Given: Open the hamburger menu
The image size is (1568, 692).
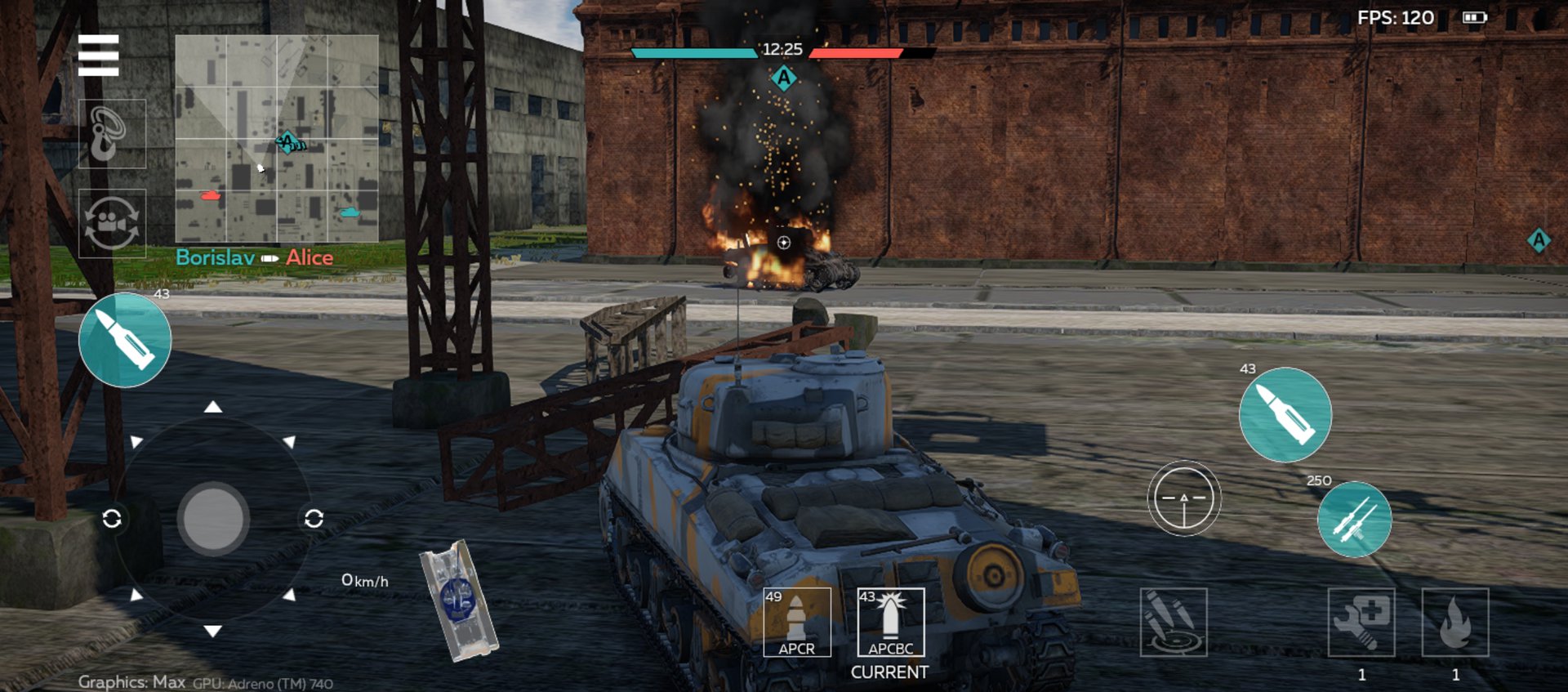Looking at the screenshot, I should (x=99, y=56).
